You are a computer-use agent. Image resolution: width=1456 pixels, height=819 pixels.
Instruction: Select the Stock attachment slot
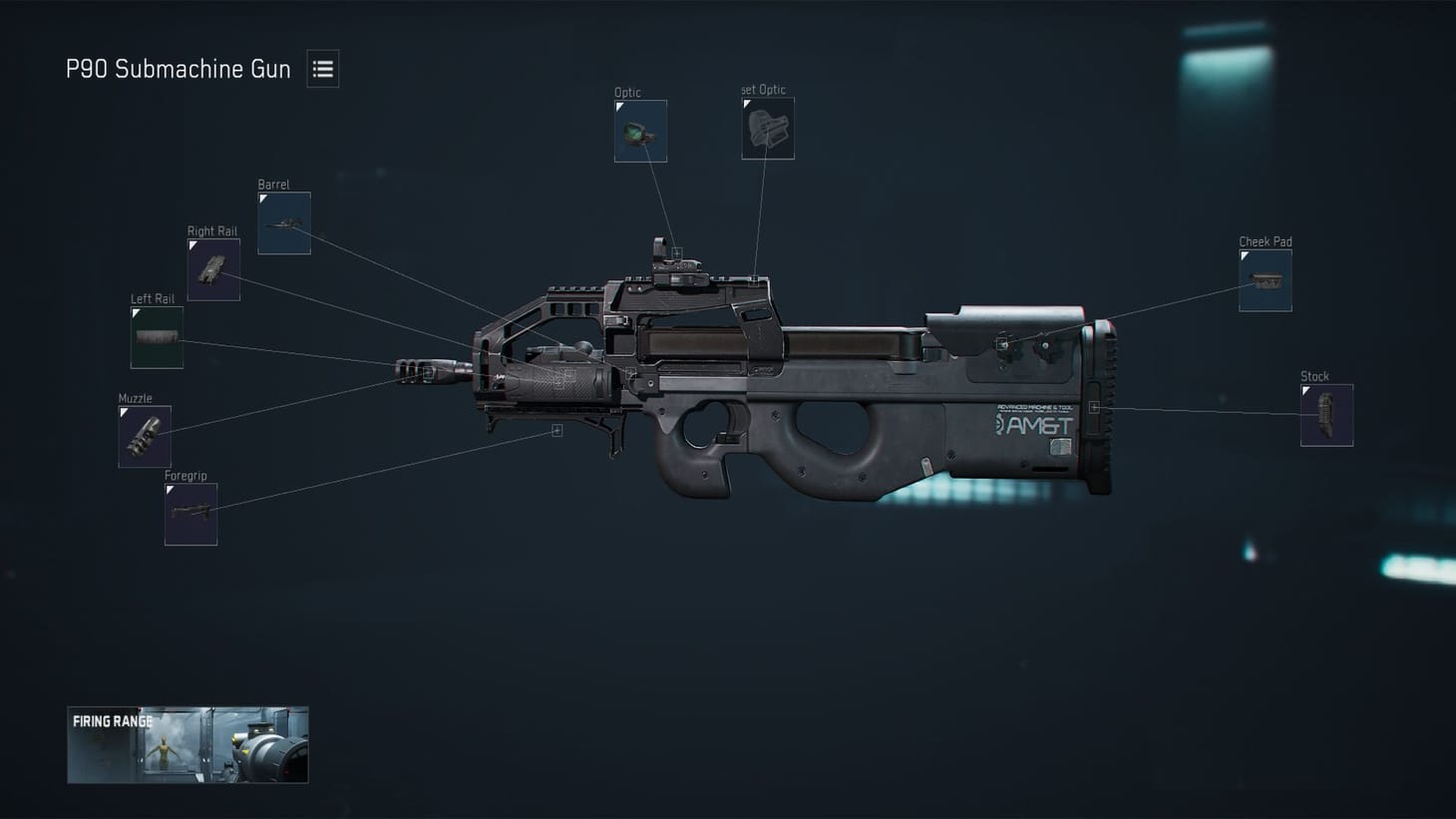coord(1326,413)
